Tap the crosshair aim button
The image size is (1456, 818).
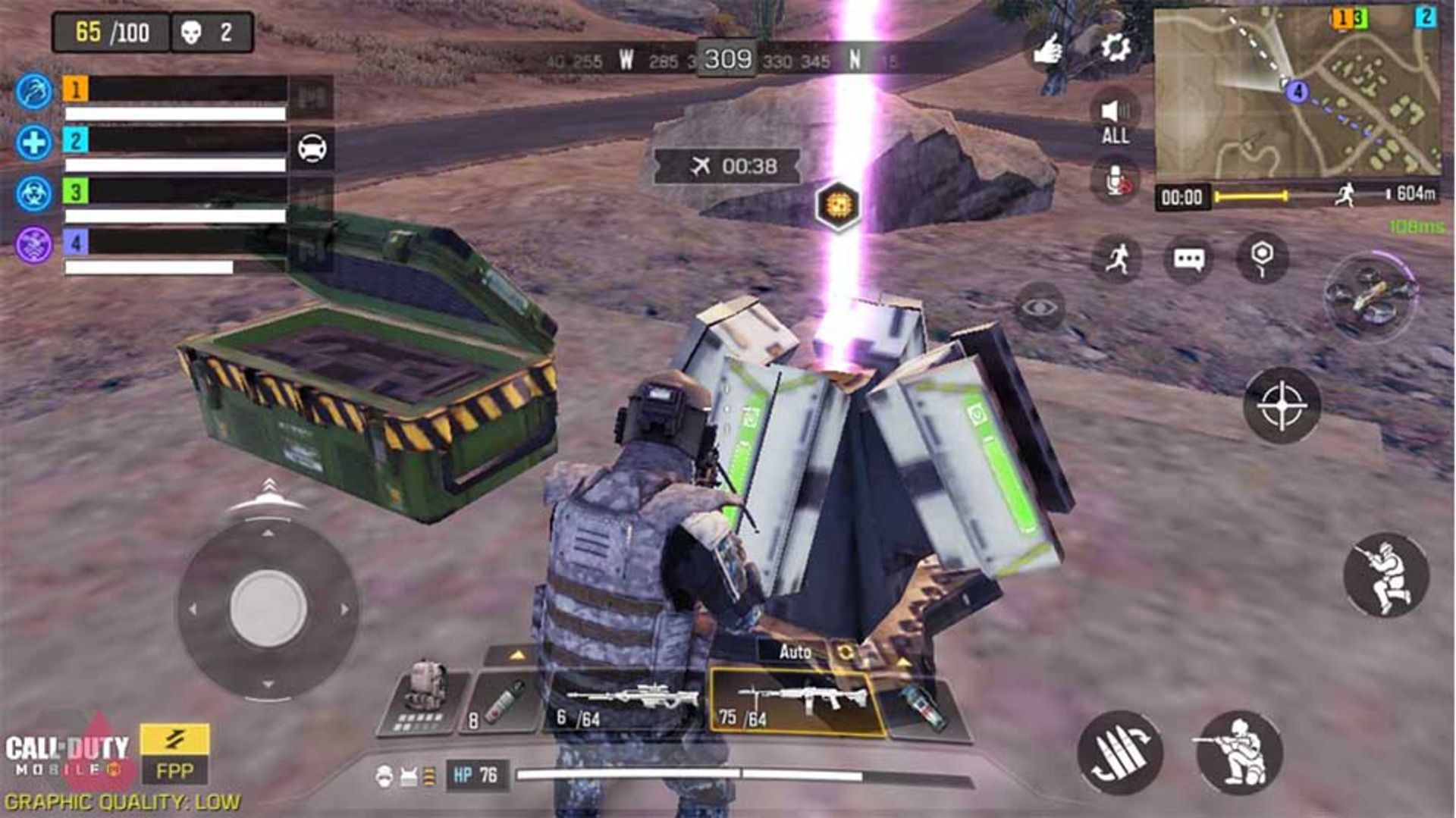pos(1282,406)
